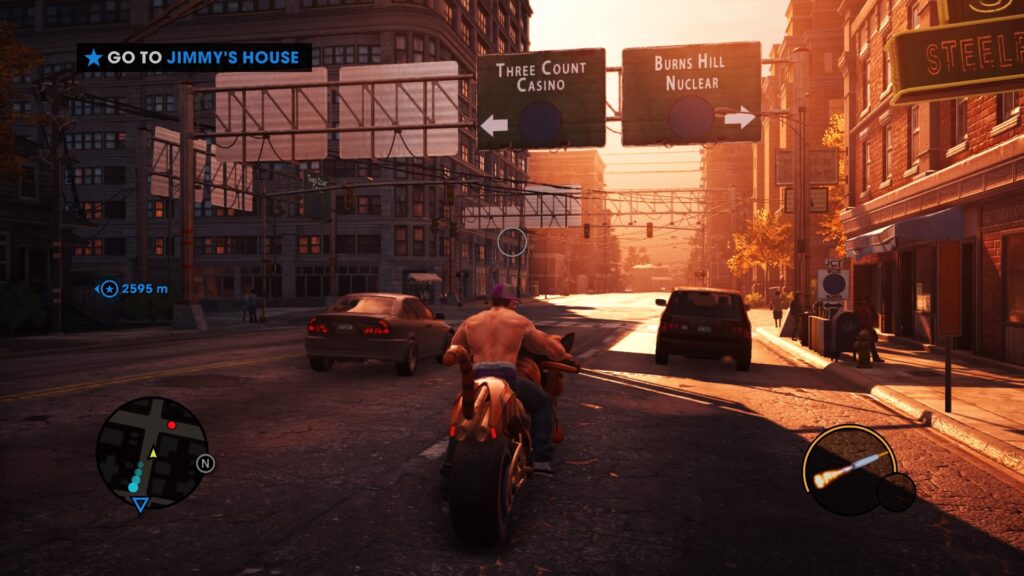1024x576 pixels.
Task: Click the Go To Jimmy's House objective
Action: [x=194, y=58]
